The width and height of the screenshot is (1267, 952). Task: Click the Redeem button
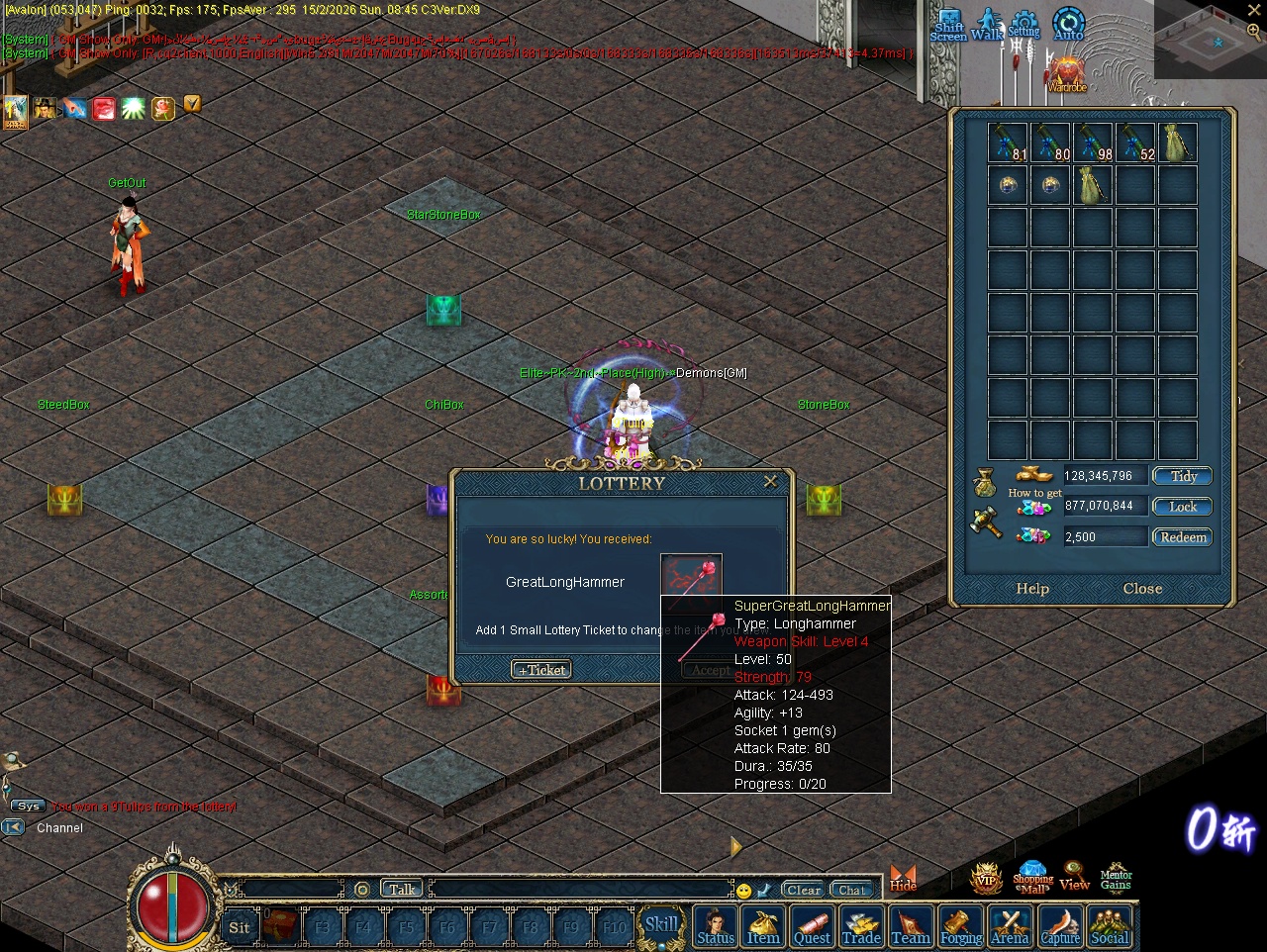(1183, 537)
